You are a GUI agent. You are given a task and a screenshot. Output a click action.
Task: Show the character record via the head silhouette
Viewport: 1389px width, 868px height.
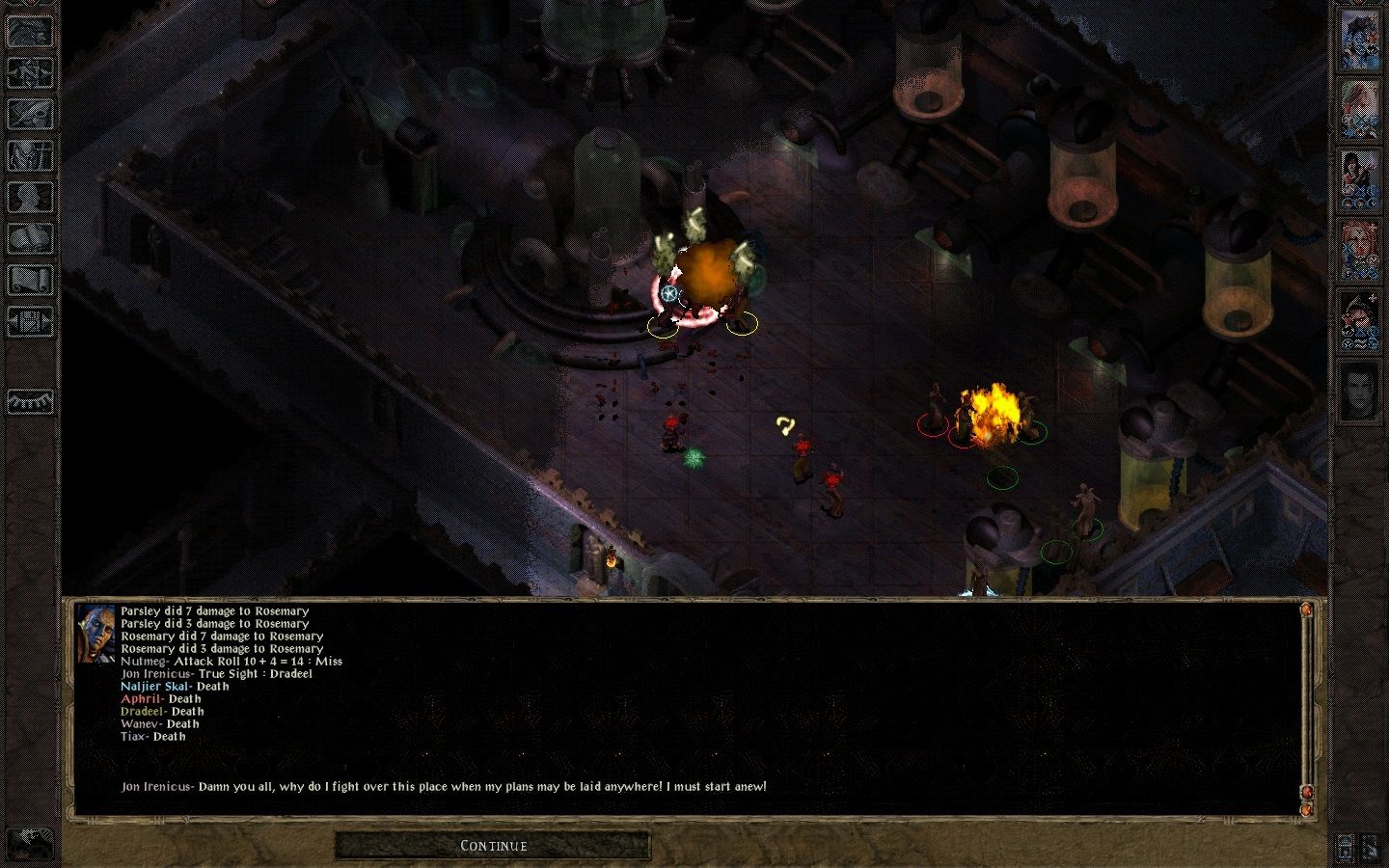[31, 197]
